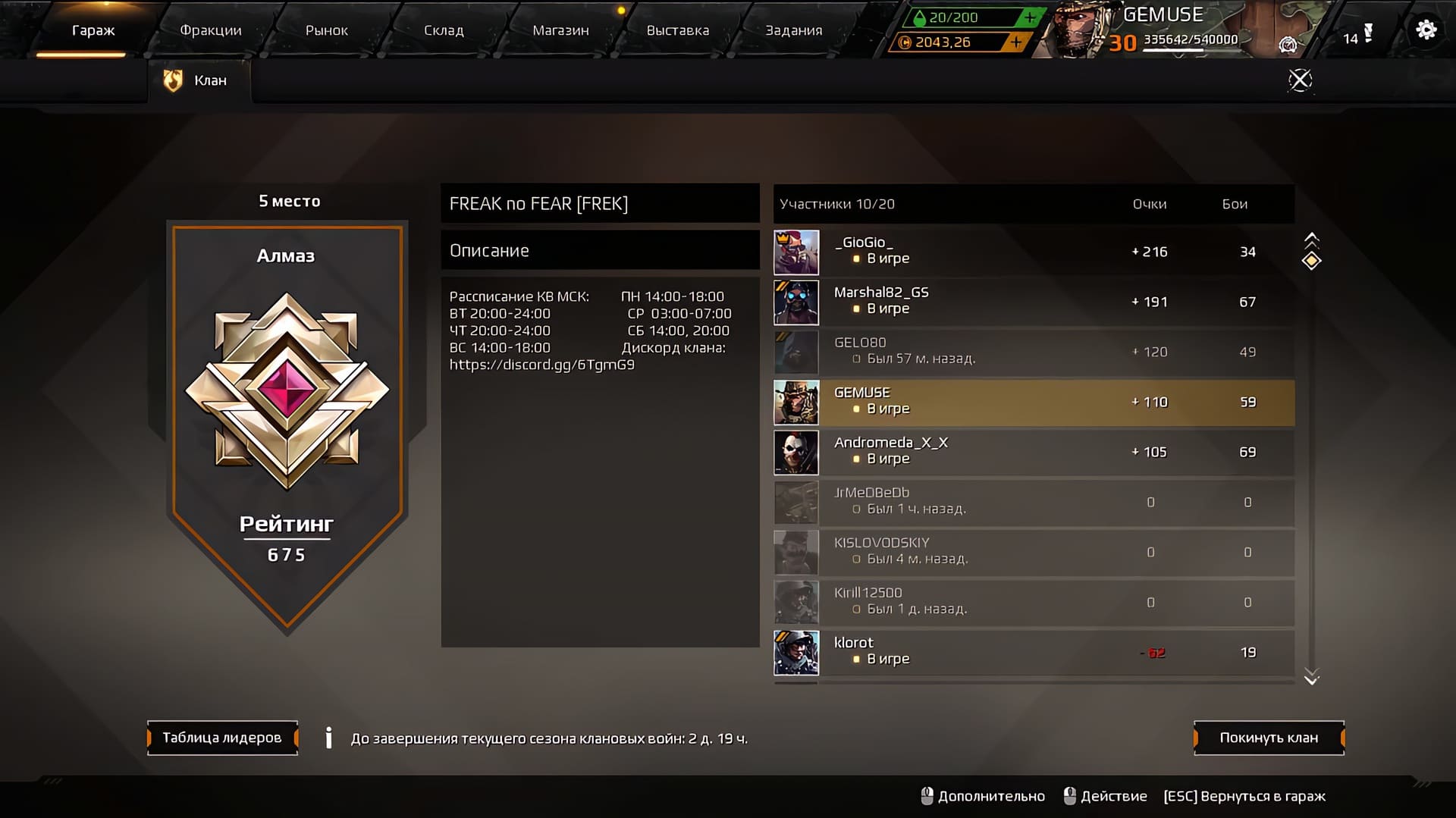
Task: Open the Задания tab
Action: point(793,30)
